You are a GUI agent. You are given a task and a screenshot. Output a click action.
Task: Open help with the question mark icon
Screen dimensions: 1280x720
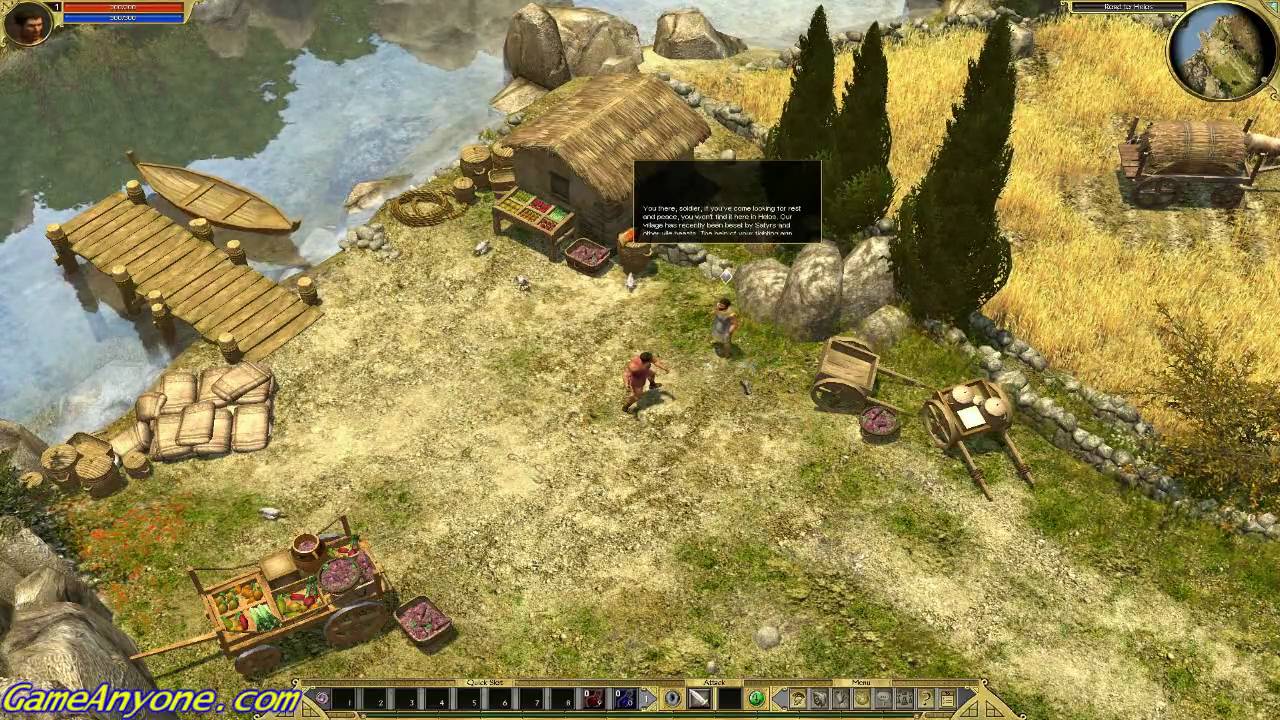tap(926, 699)
